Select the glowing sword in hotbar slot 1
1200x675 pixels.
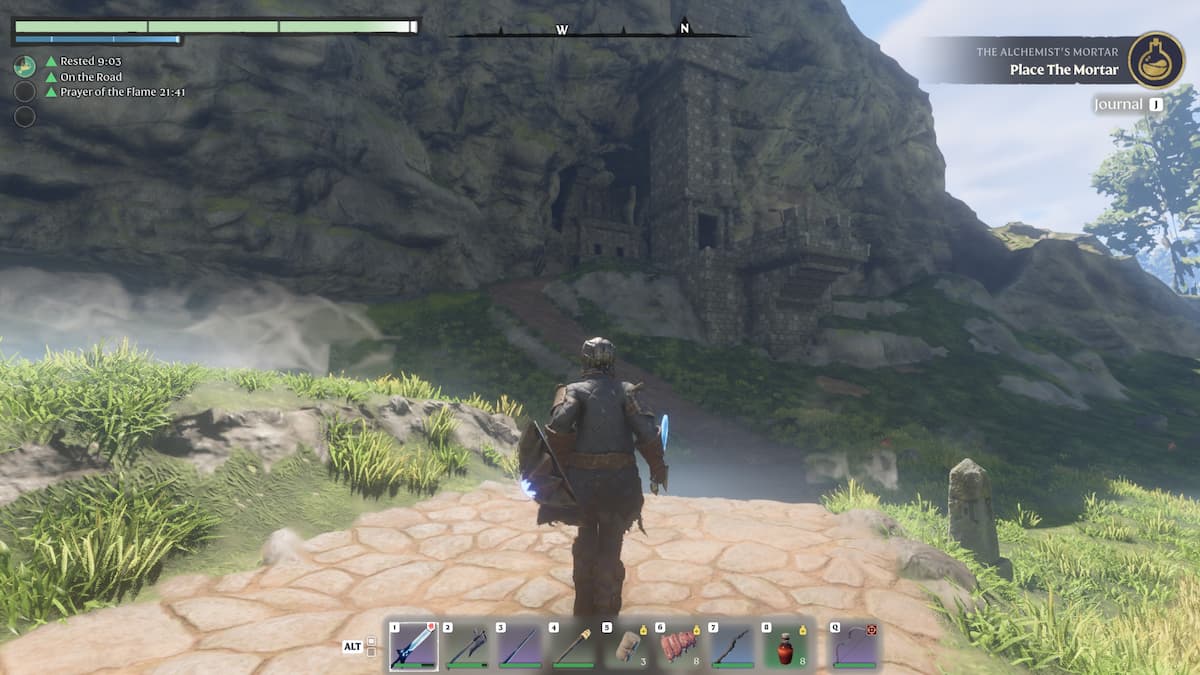(x=413, y=646)
